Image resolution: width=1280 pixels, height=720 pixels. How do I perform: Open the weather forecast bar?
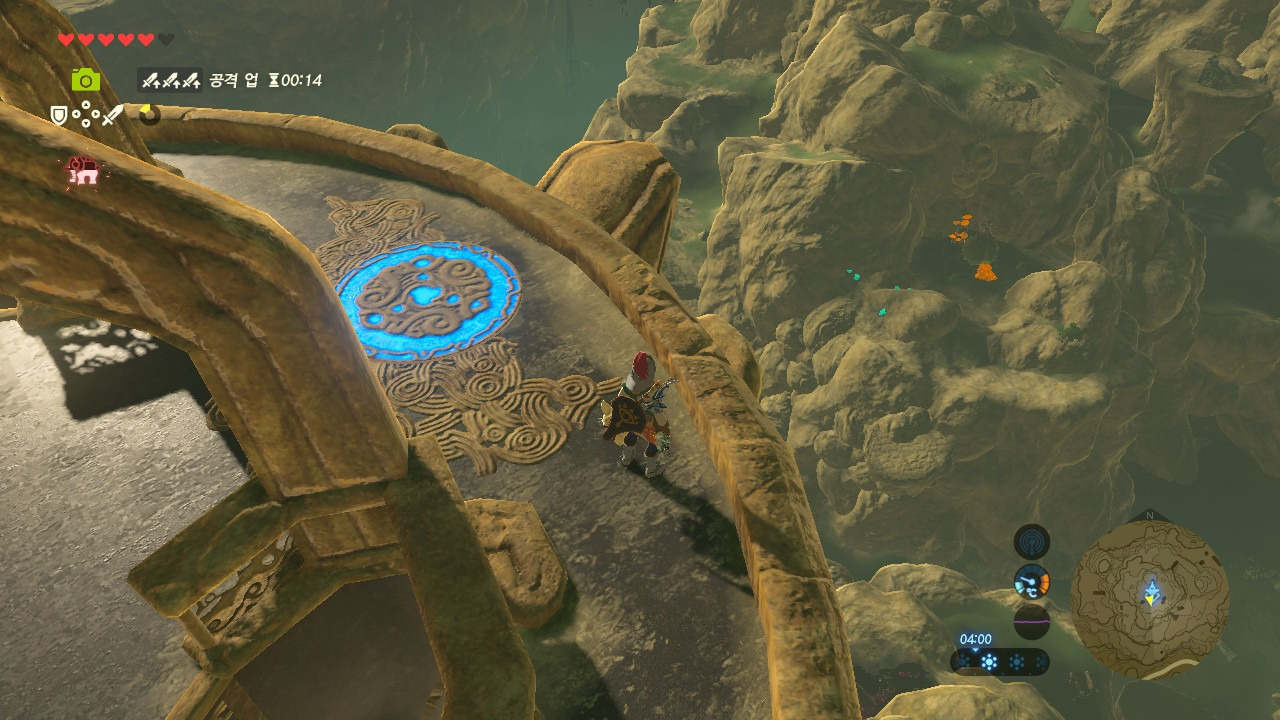click(x=1000, y=661)
